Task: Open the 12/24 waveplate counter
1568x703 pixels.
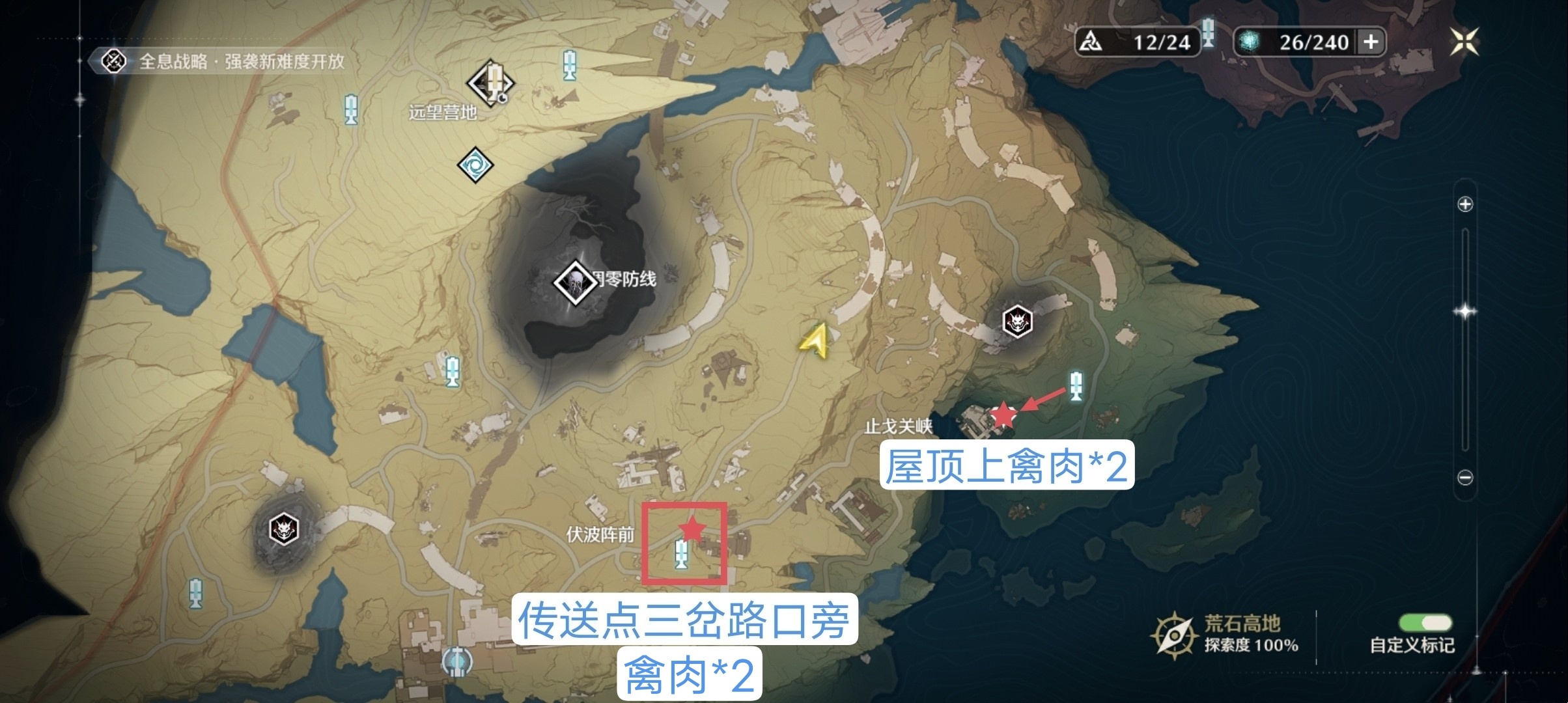Action: [1137, 42]
